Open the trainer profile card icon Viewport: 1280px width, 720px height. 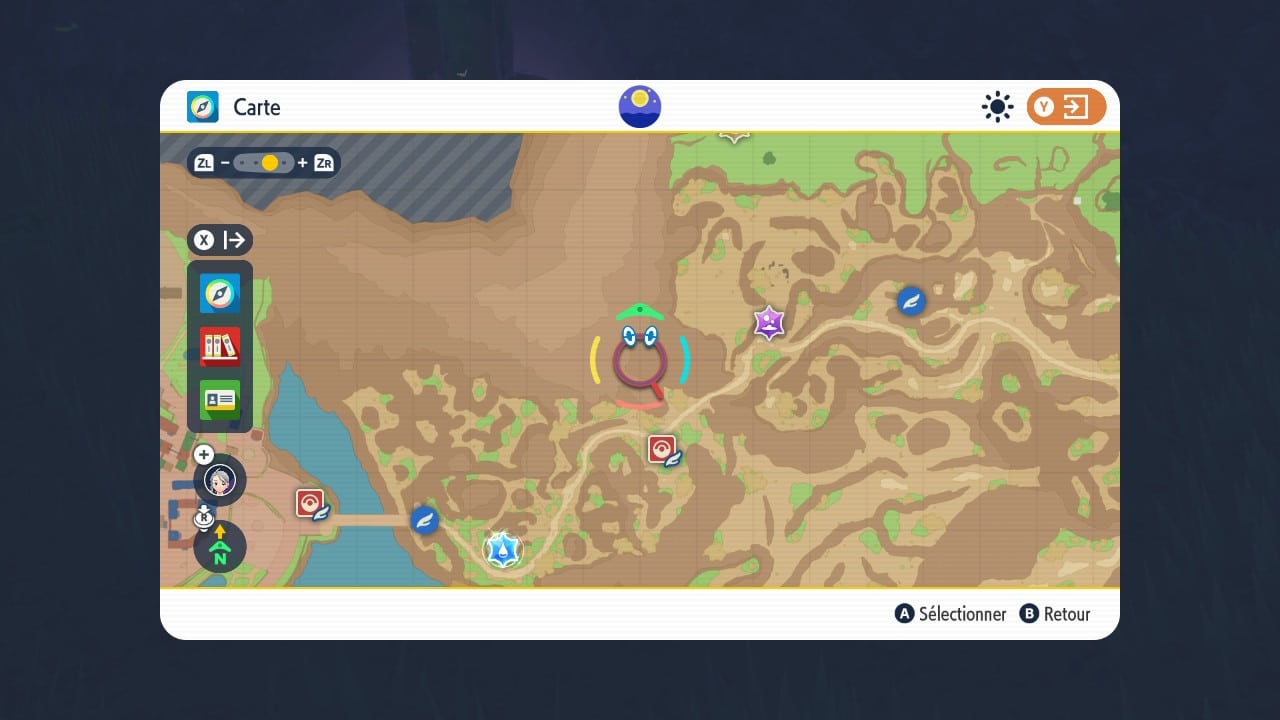[x=220, y=400]
